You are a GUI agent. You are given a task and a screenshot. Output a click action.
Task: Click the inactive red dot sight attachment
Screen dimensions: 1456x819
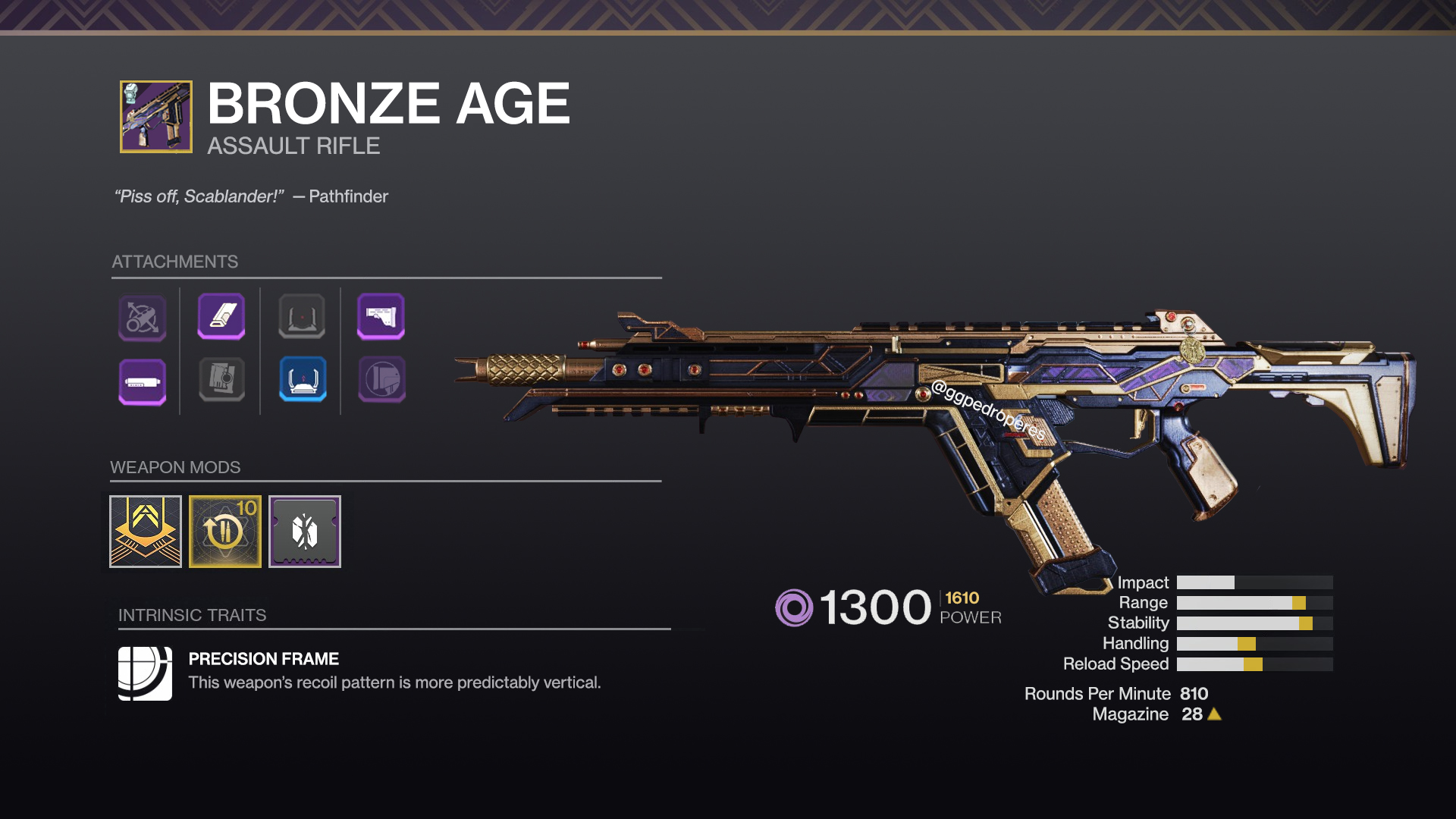tap(302, 318)
